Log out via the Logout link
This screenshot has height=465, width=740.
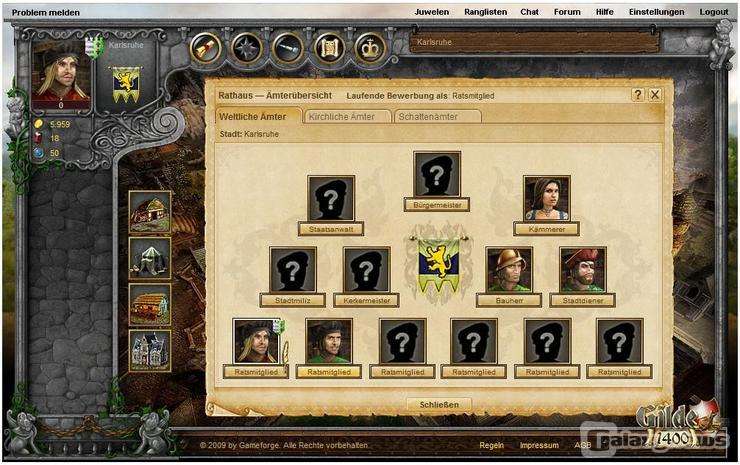pyautogui.click(x=714, y=12)
